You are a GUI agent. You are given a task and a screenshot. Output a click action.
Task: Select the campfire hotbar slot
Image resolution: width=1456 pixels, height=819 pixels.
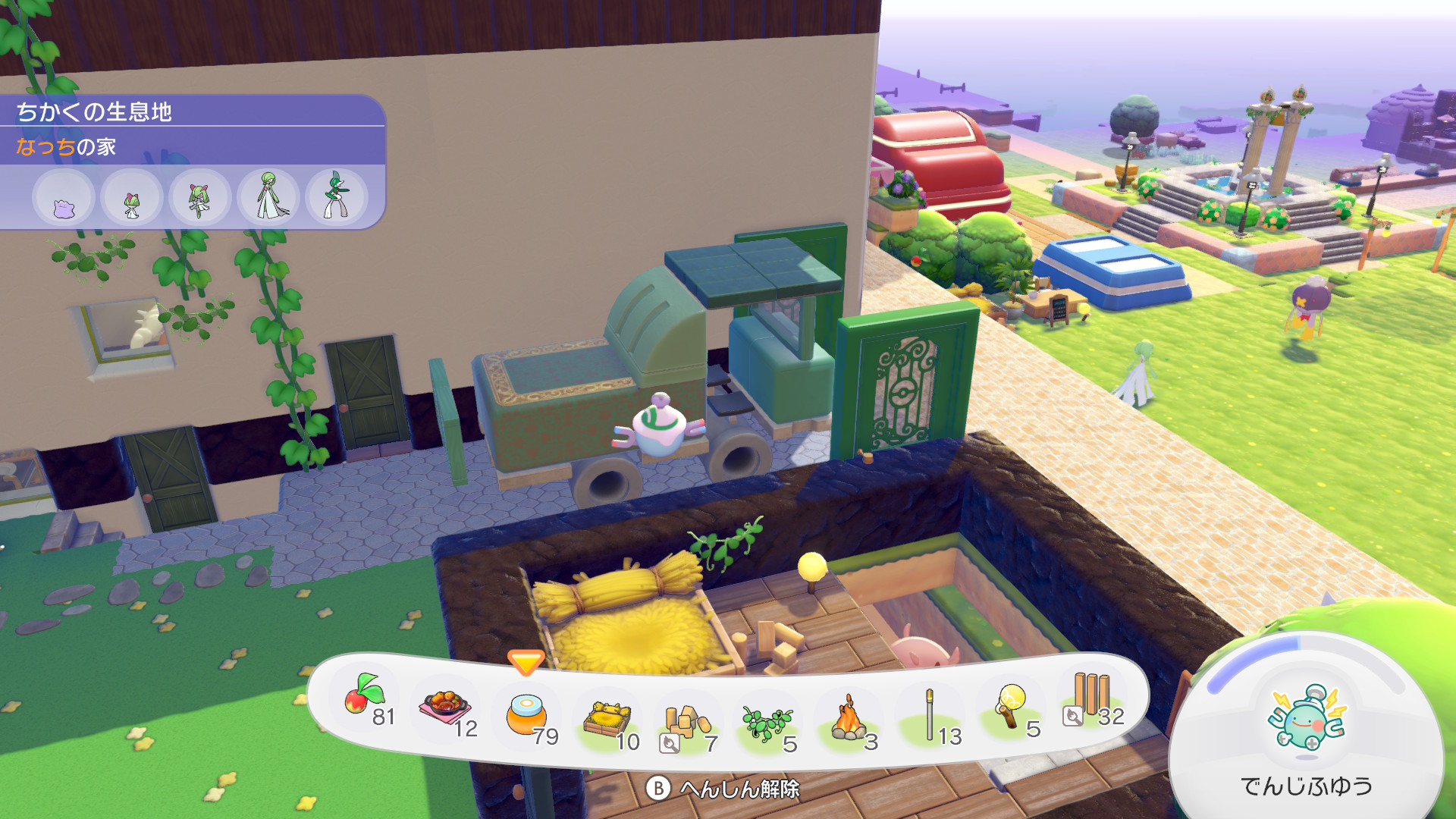coord(849,720)
